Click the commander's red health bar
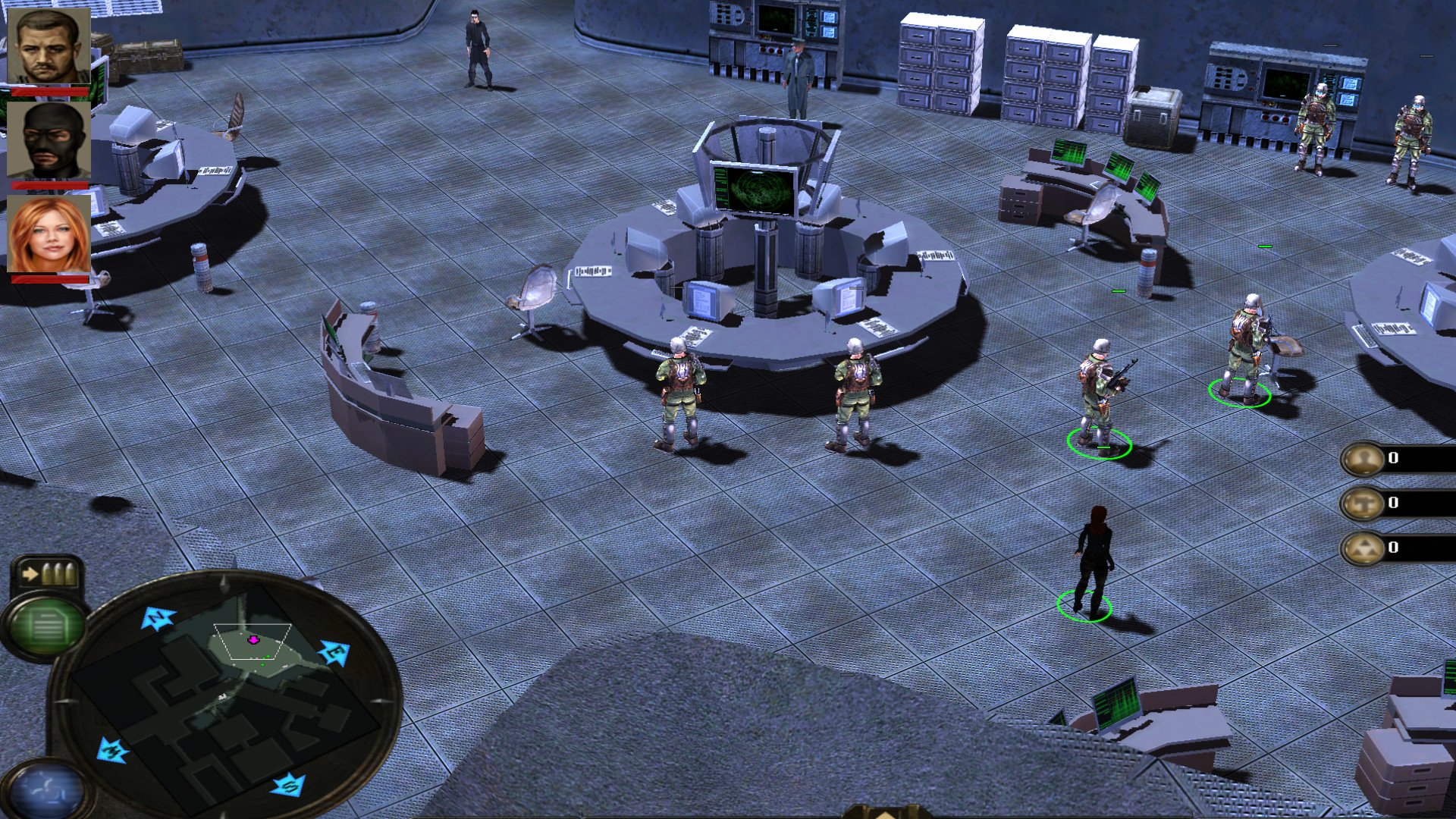This screenshot has width=1456, height=819. coord(47,91)
